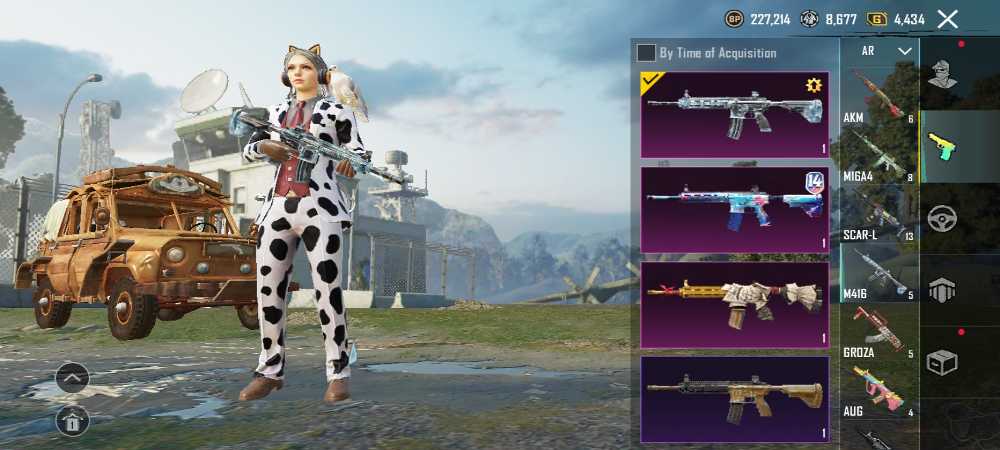The height and width of the screenshot is (450, 1000).
Task: Close the inventory screen
Action: (x=948, y=19)
